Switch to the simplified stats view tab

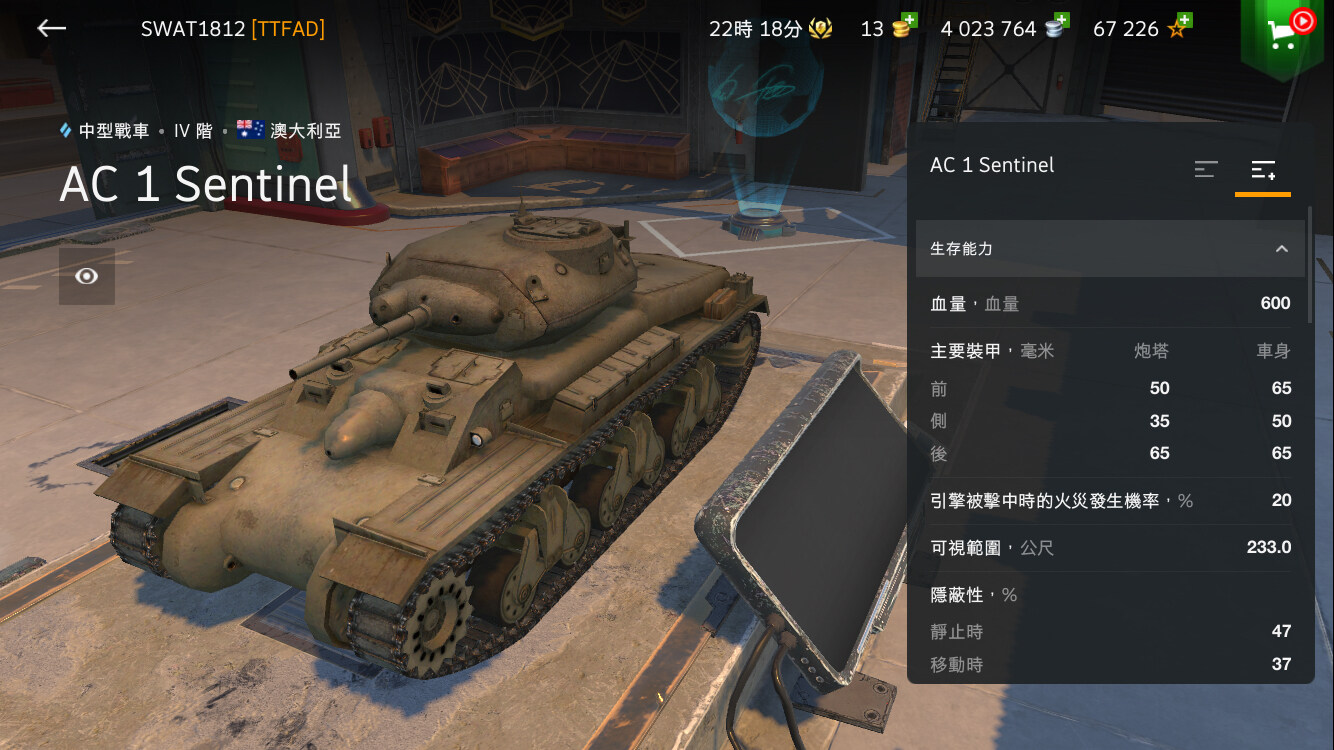[x=1205, y=170]
